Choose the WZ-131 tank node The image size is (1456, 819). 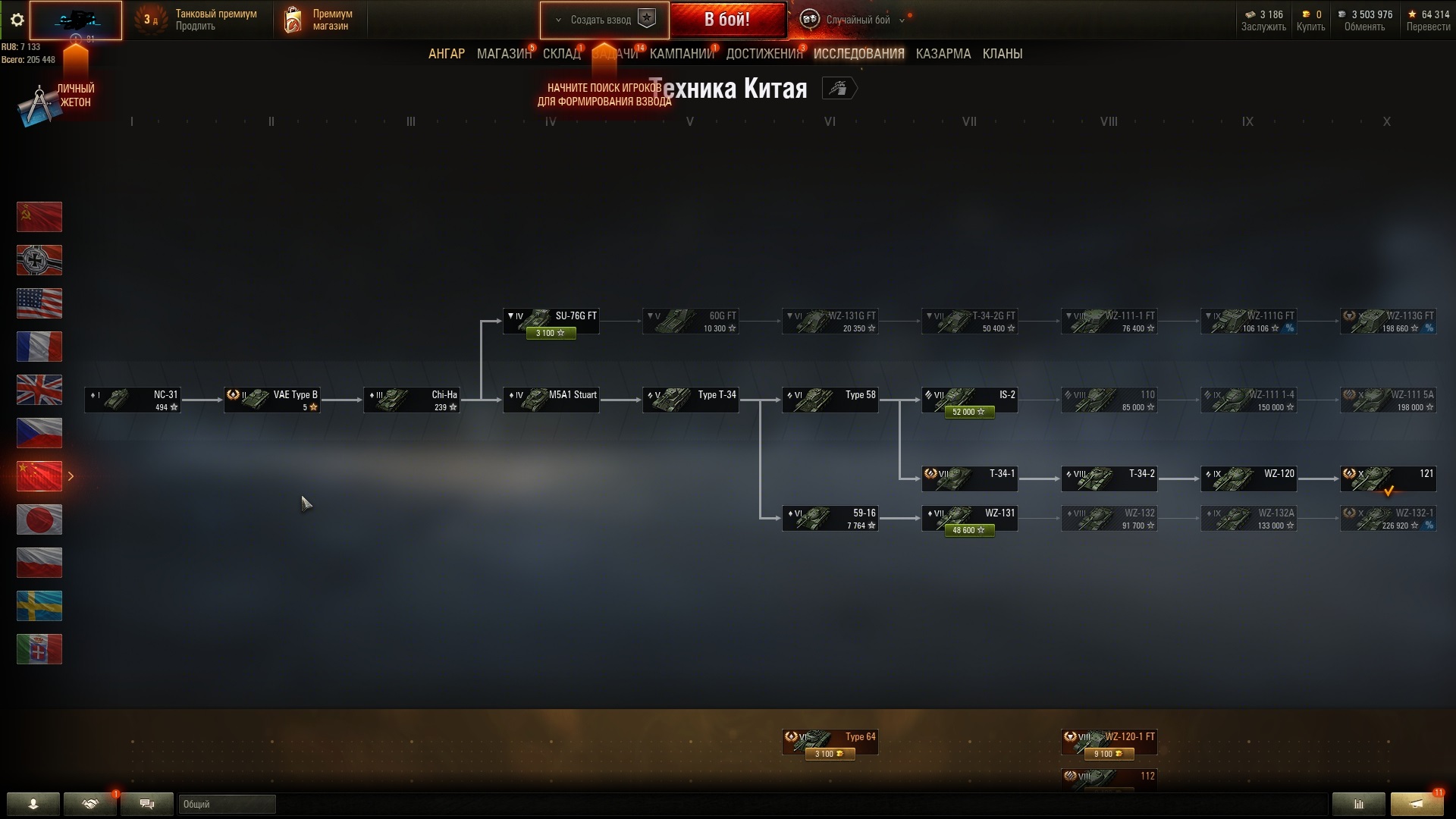(969, 518)
